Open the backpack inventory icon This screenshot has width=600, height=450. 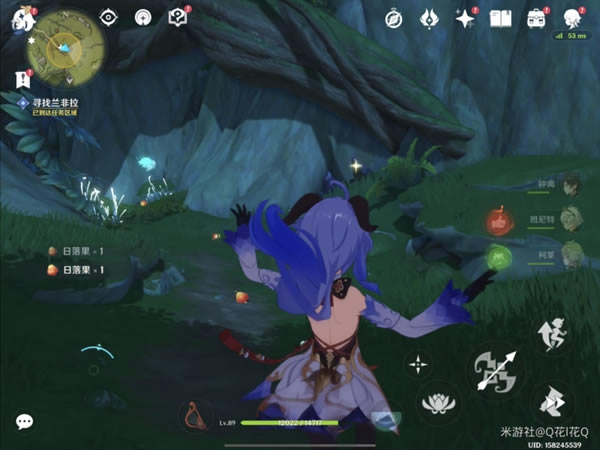[x=538, y=18]
